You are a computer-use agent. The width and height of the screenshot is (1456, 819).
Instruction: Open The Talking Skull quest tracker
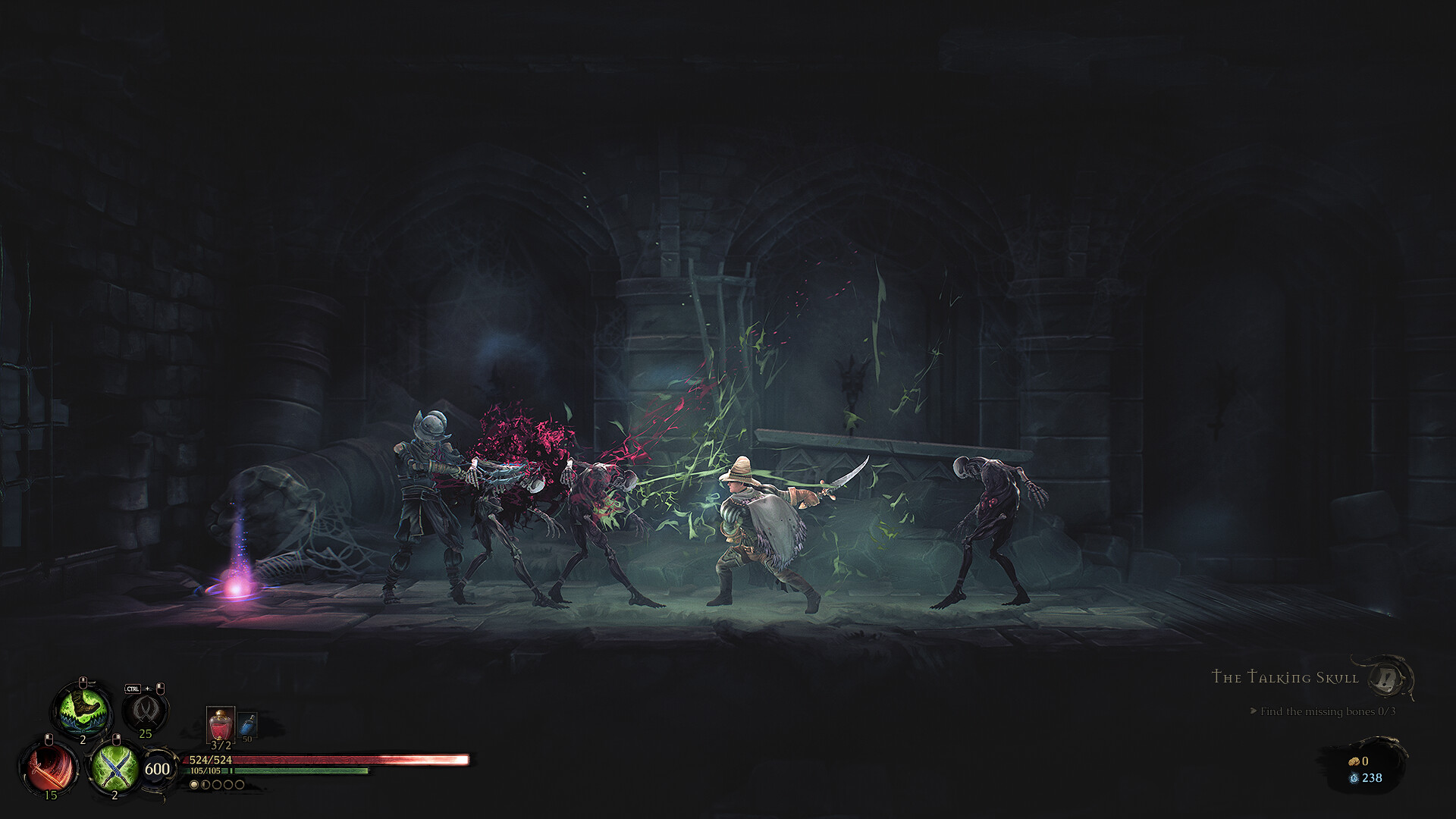[x=1285, y=677]
